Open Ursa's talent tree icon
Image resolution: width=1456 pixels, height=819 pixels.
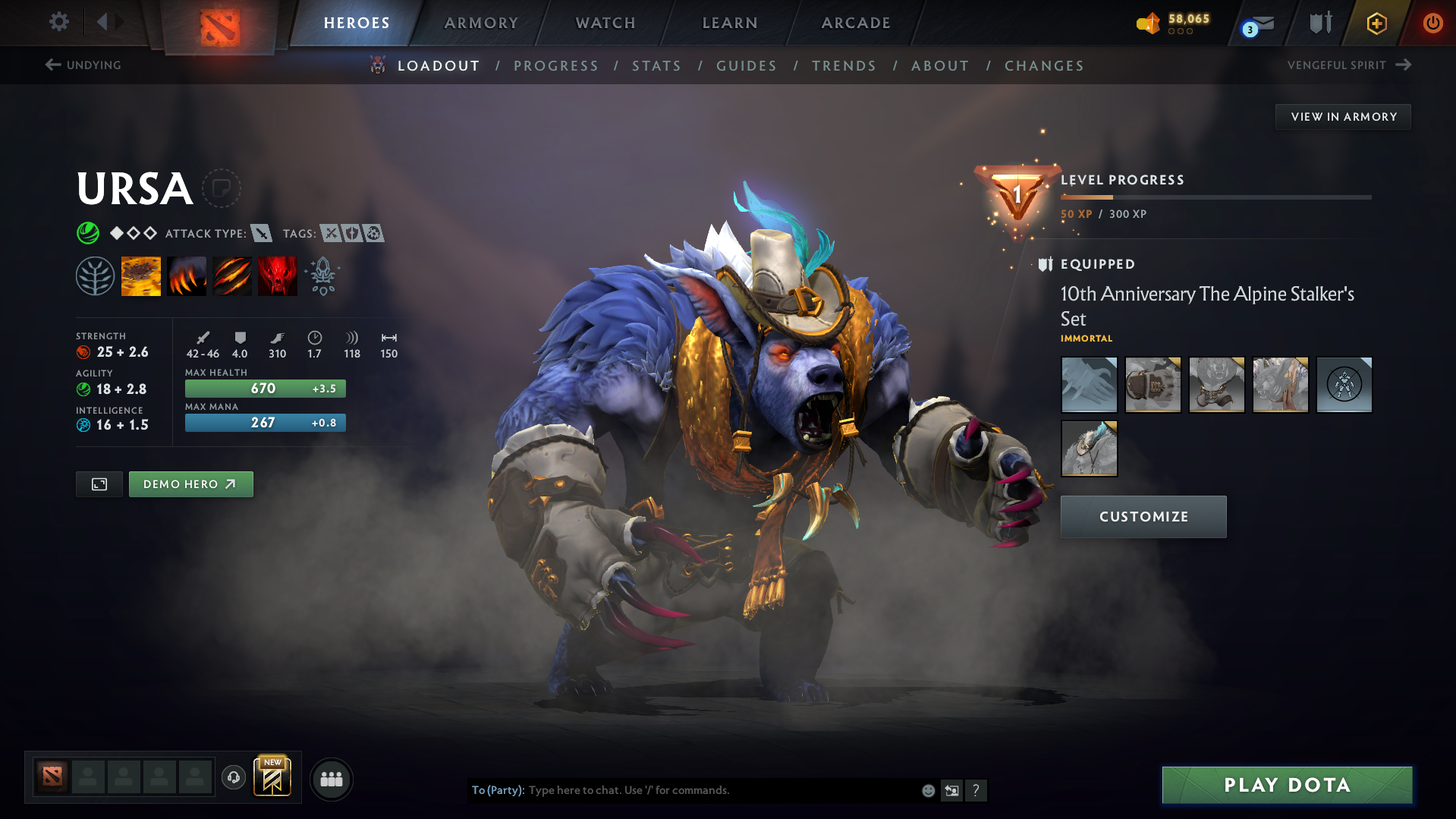[96, 276]
